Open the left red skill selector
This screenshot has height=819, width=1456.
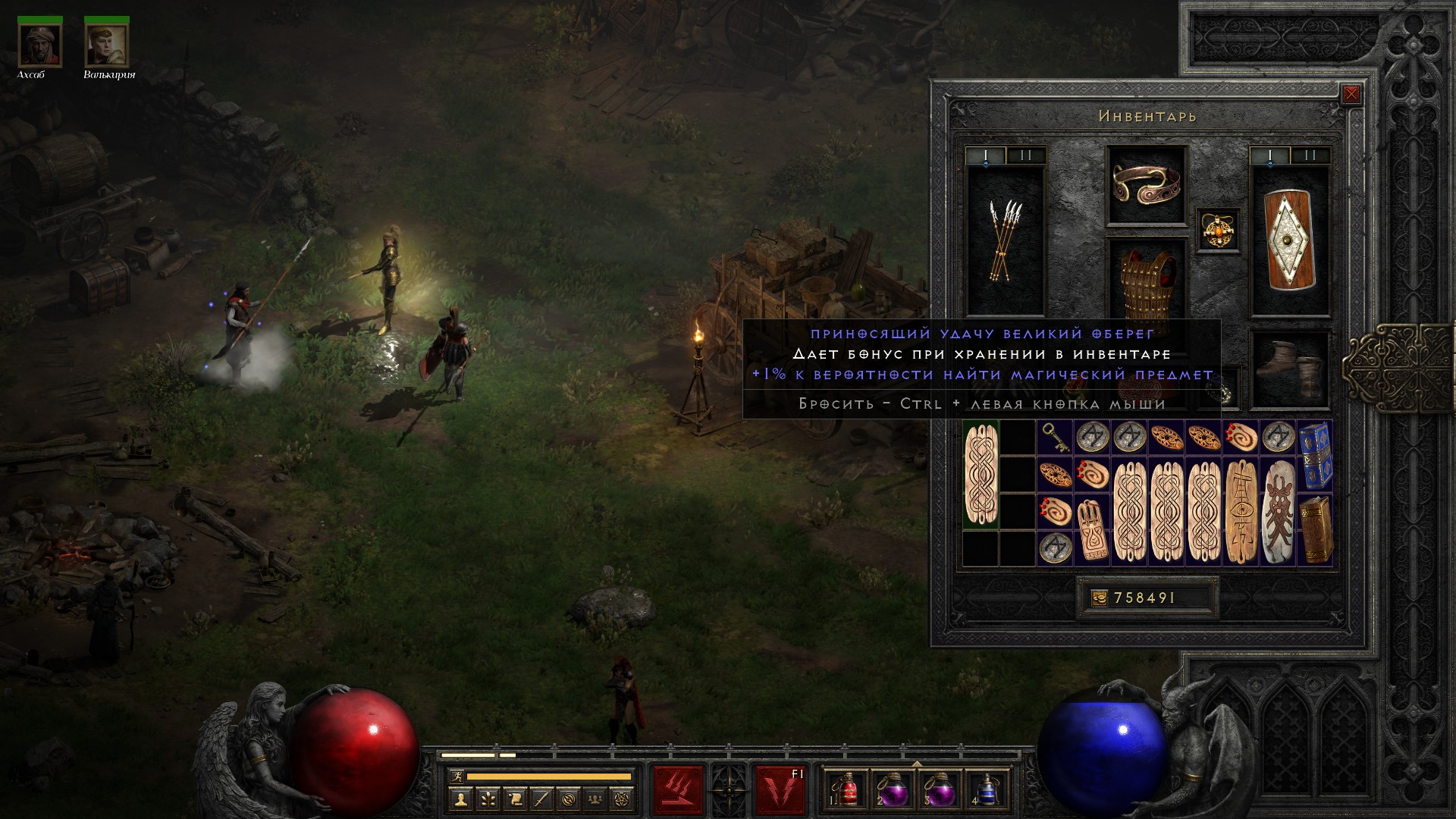pos(678,791)
